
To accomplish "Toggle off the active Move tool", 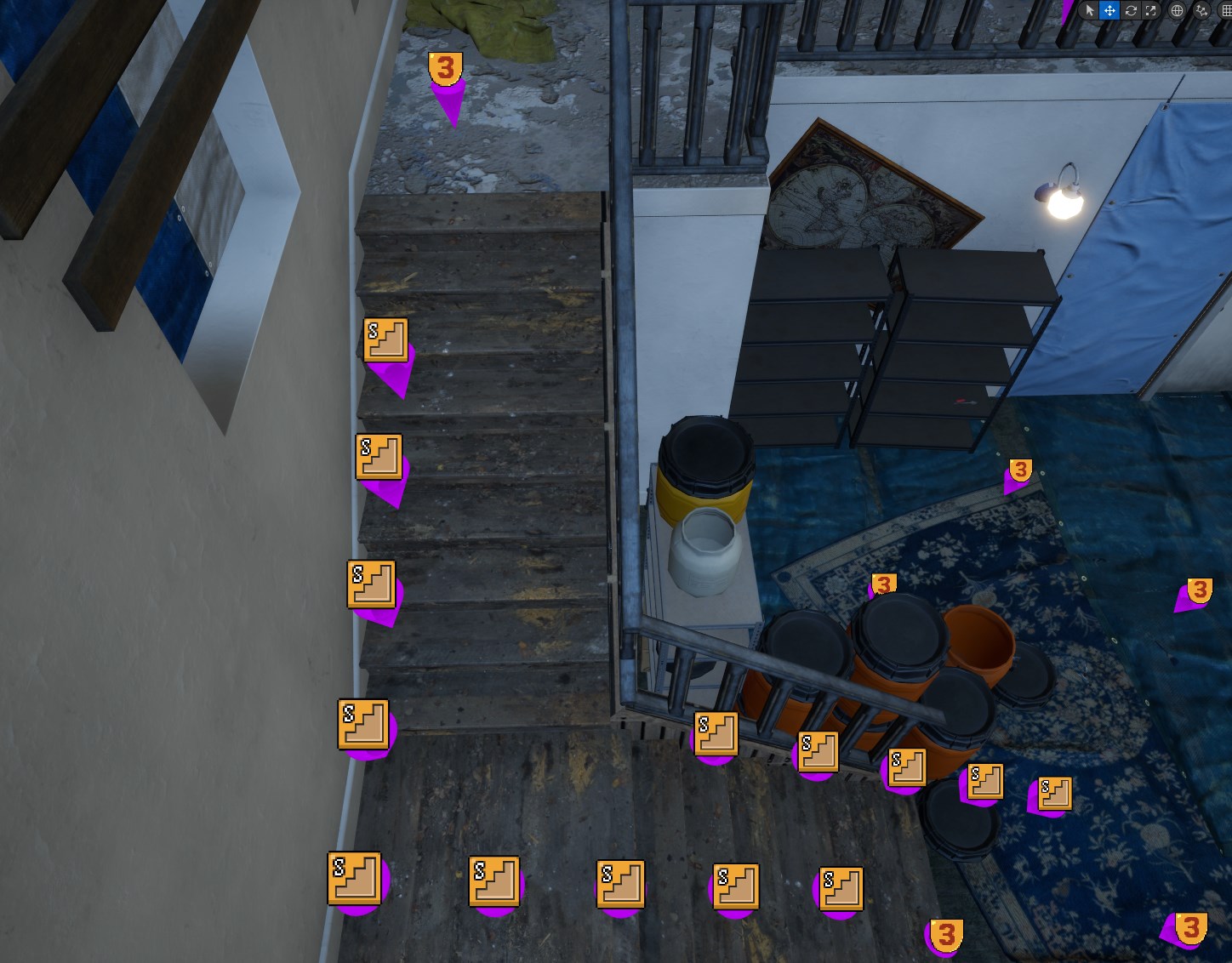I will (1109, 10).
